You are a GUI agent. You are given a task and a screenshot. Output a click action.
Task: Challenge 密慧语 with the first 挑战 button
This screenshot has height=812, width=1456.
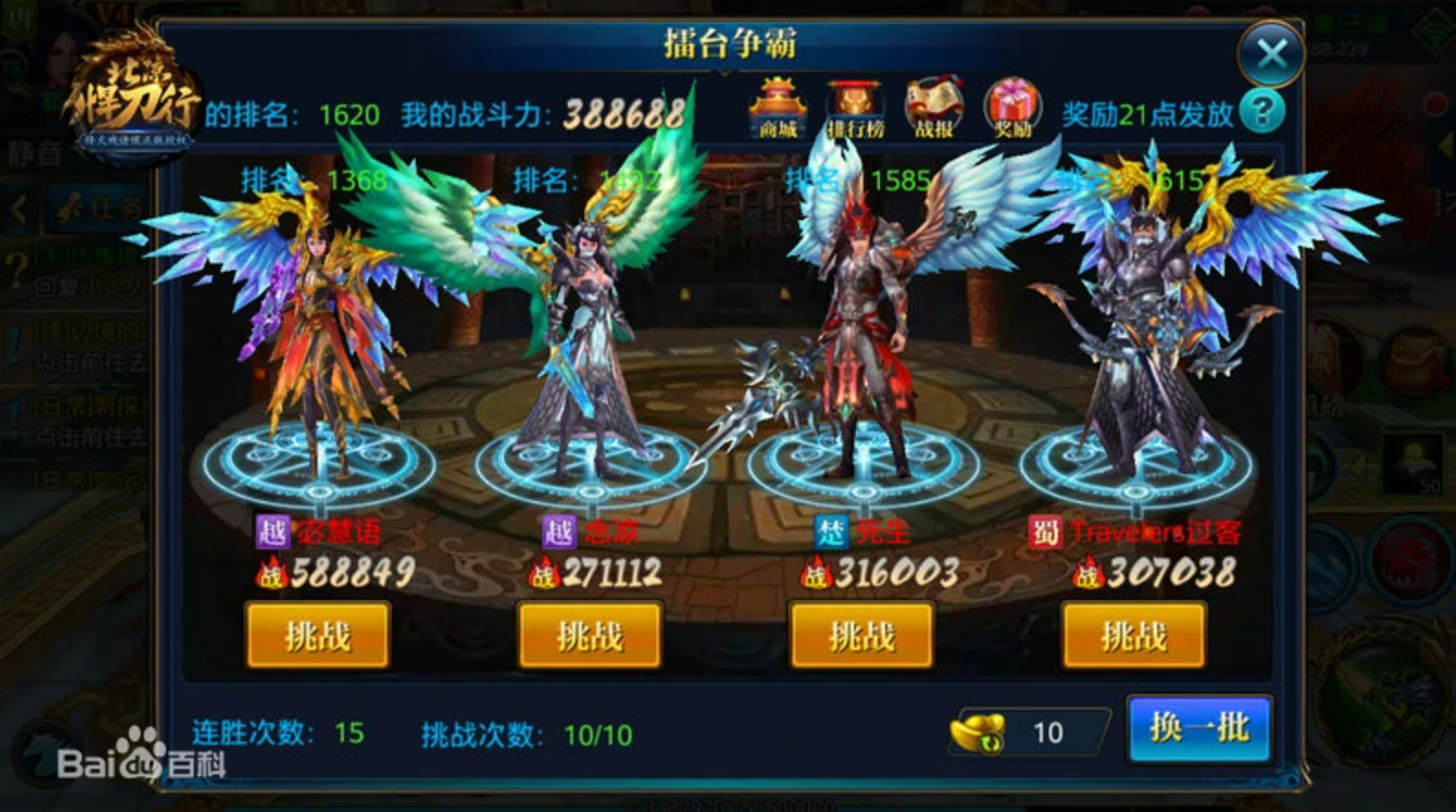click(x=318, y=635)
